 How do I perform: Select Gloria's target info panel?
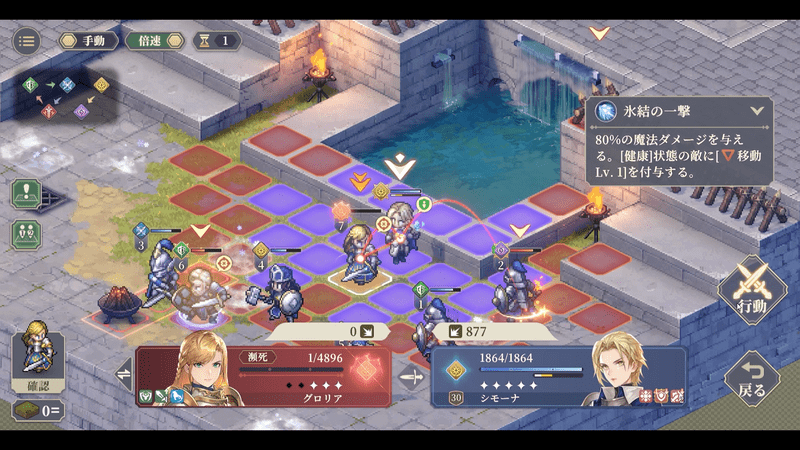(263, 376)
